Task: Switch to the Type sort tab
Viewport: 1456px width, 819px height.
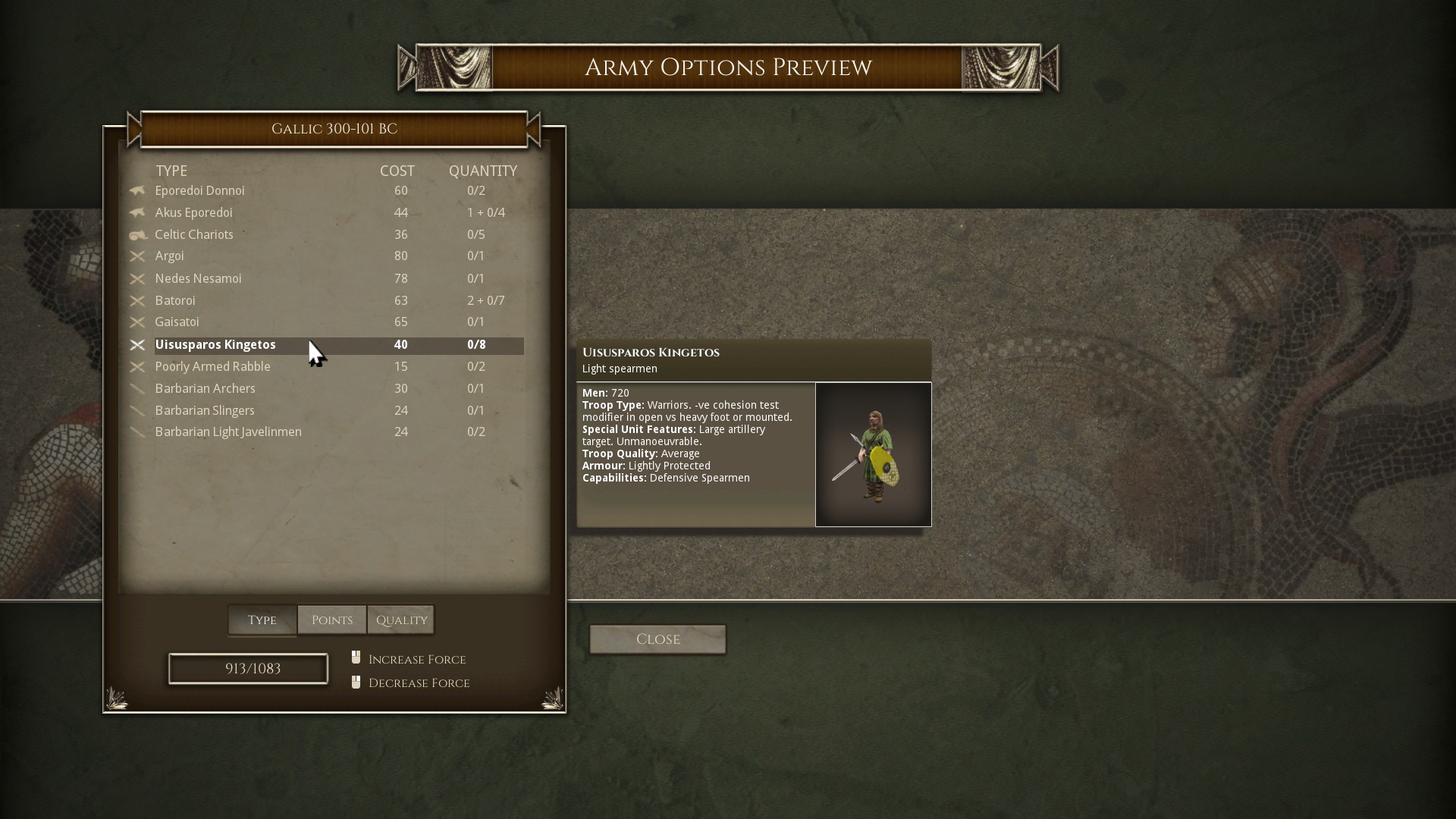Action: click(262, 620)
